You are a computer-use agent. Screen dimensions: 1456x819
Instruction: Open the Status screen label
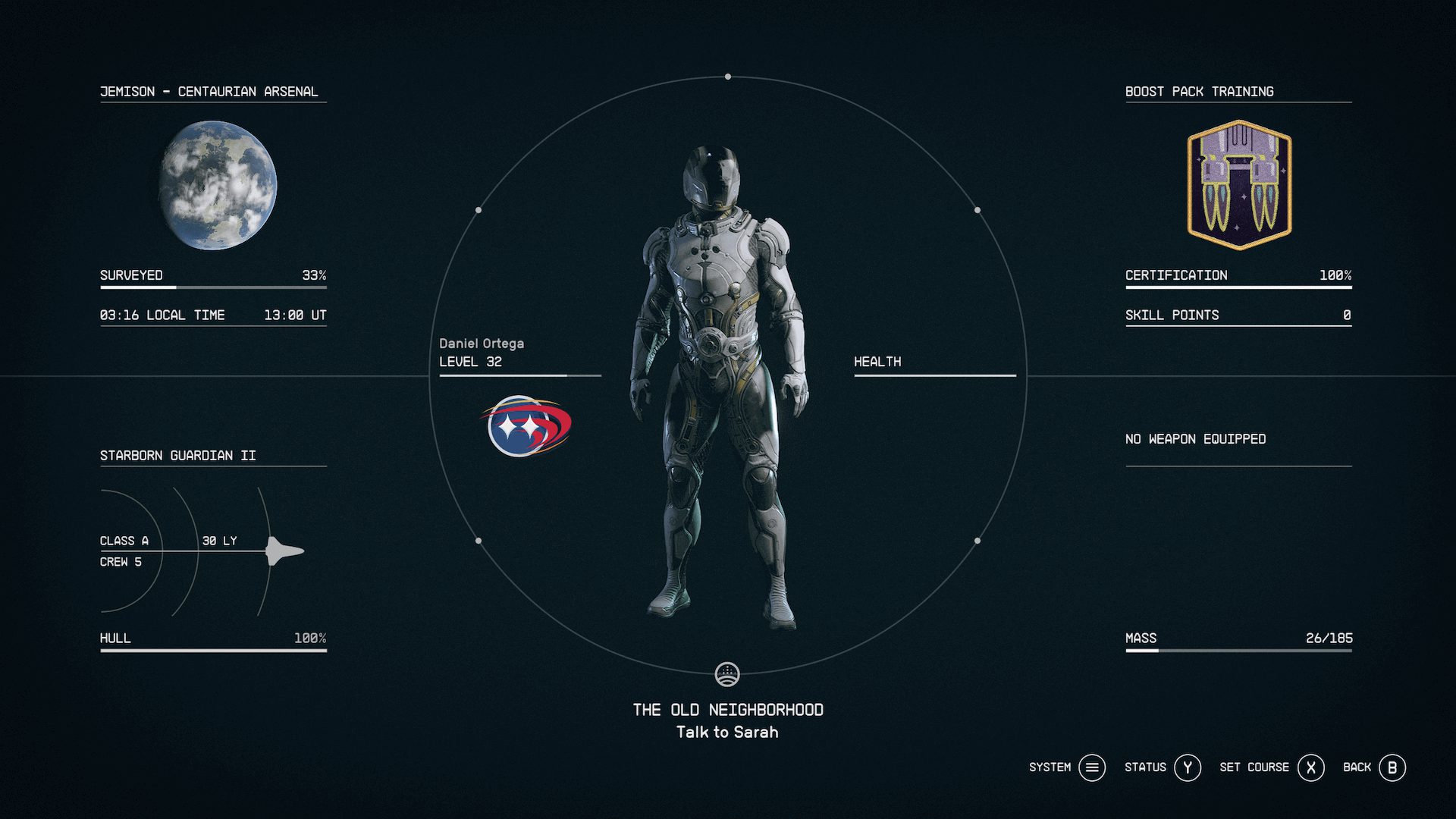[1145, 767]
